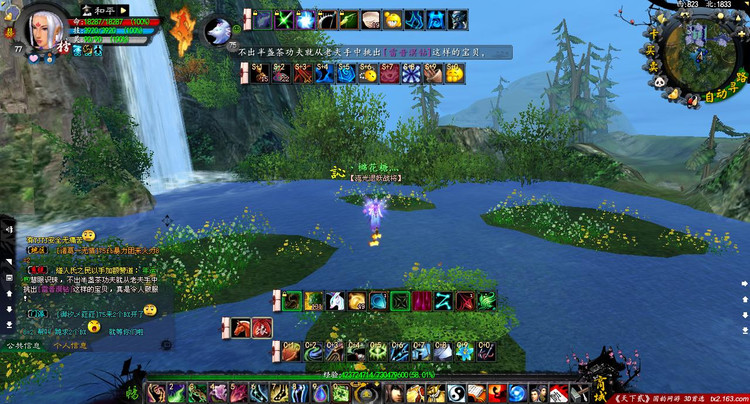Use the yin-yang symbol on the bottom bar
750x404 pixels.
pos(454,393)
